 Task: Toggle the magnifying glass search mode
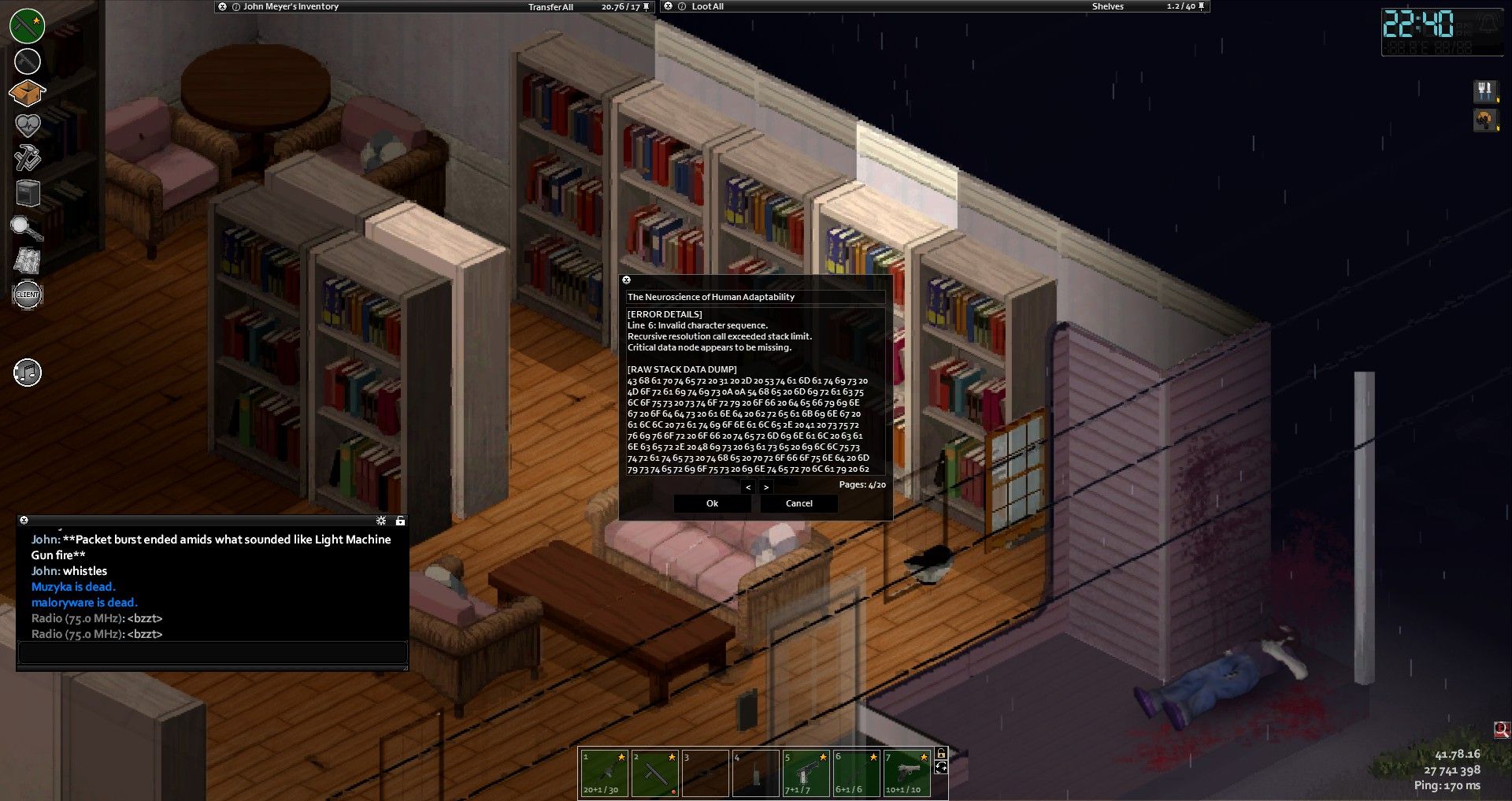26,228
